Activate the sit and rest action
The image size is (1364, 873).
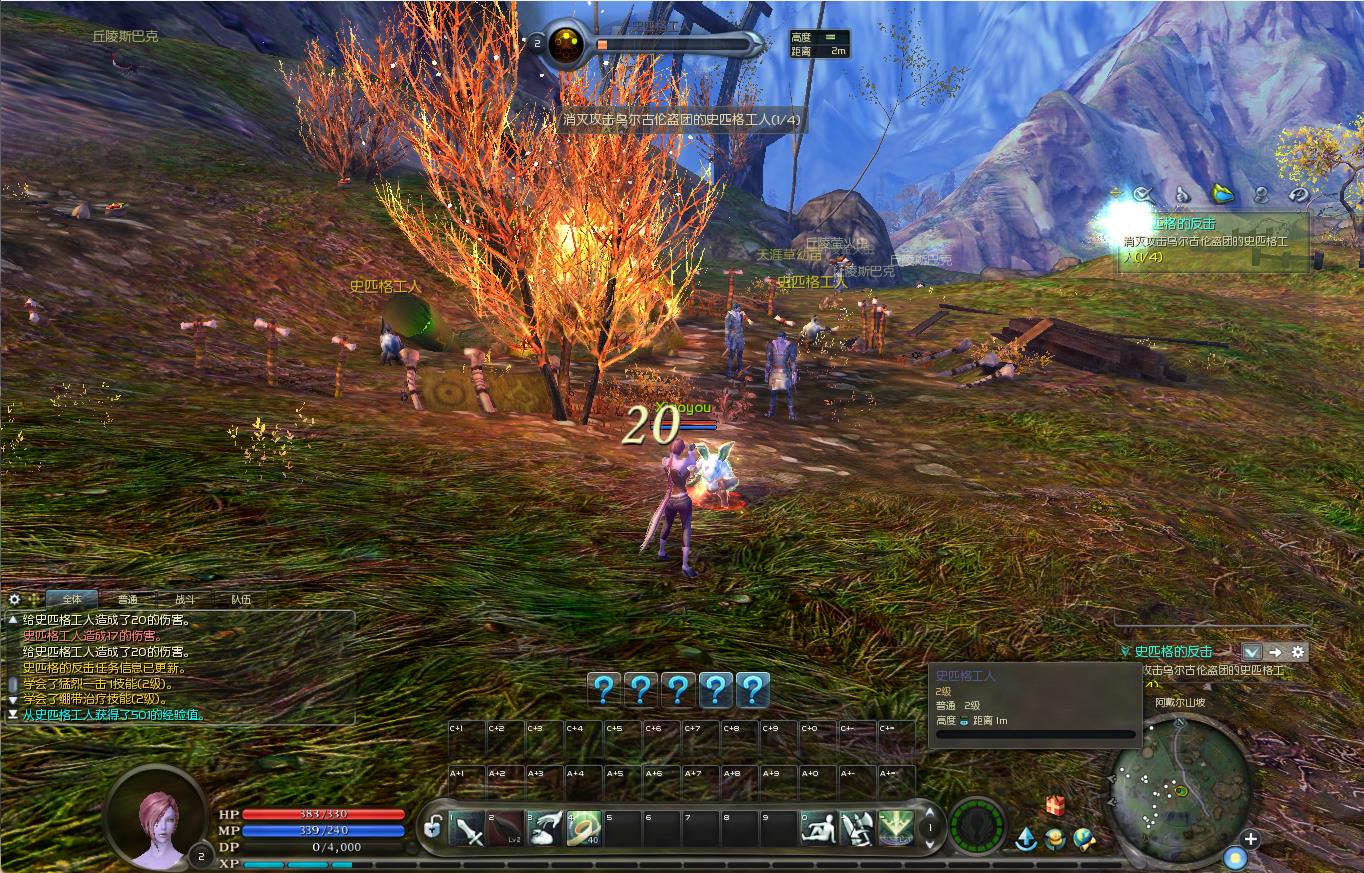click(818, 828)
